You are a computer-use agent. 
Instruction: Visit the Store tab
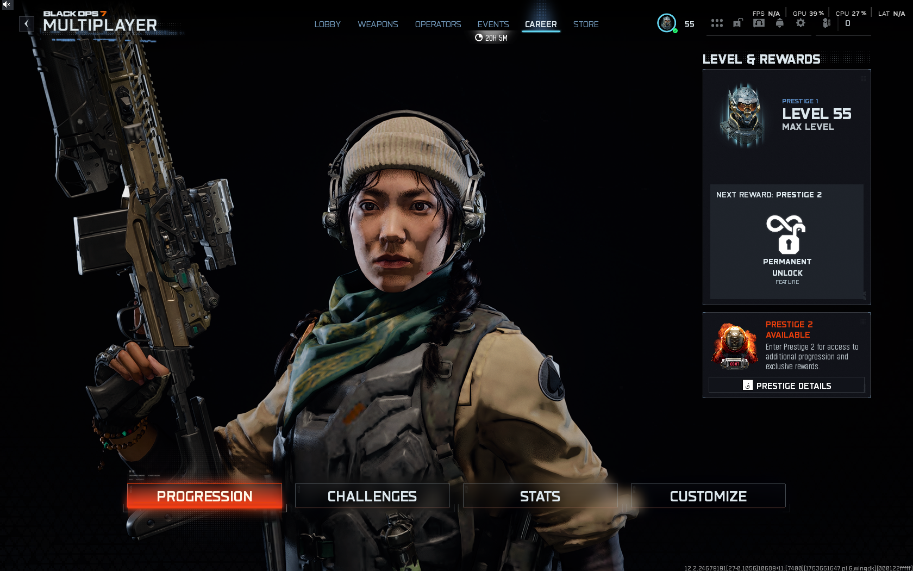[586, 24]
